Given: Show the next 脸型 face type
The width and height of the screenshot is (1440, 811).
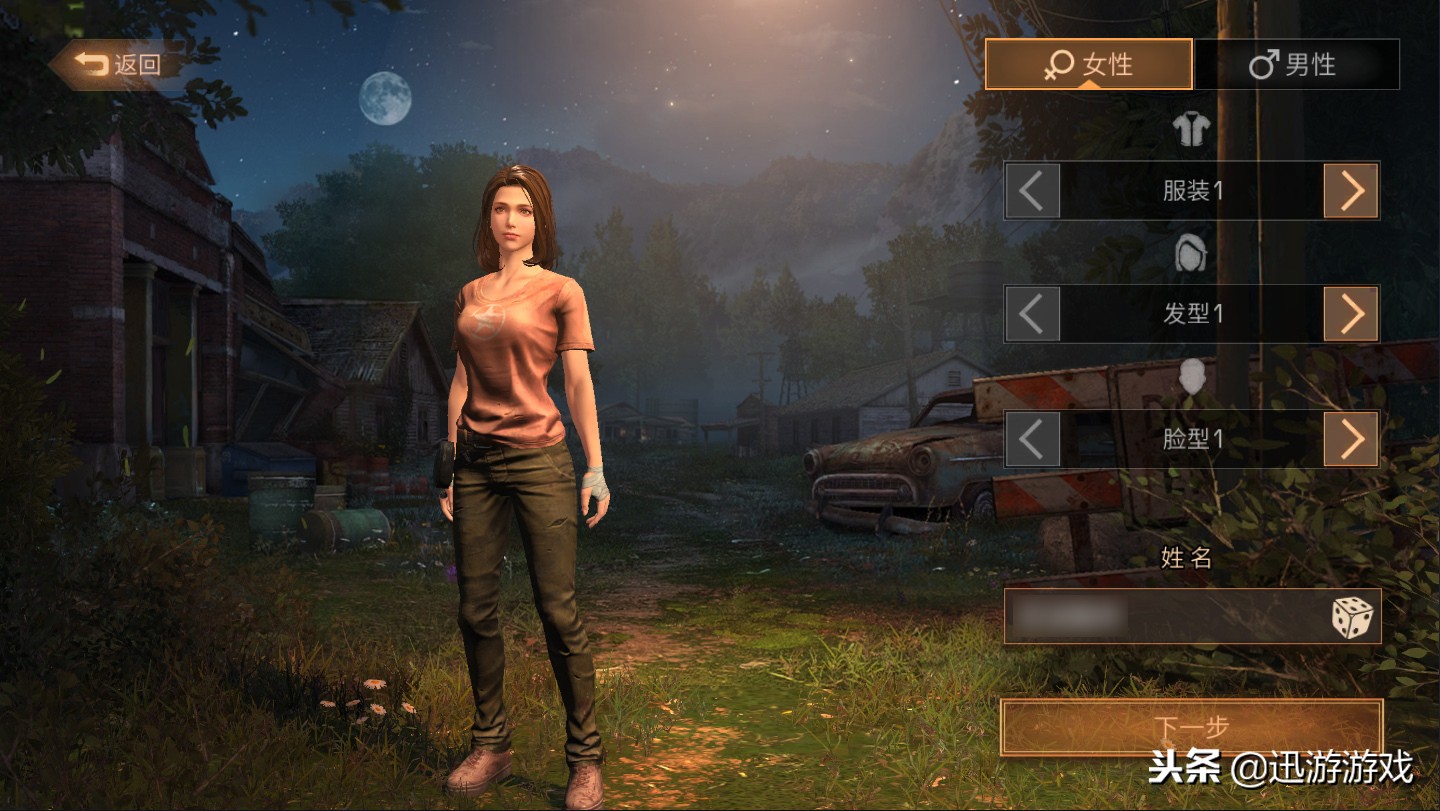Looking at the screenshot, I should pyautogui.click(x=1351, y=438).
